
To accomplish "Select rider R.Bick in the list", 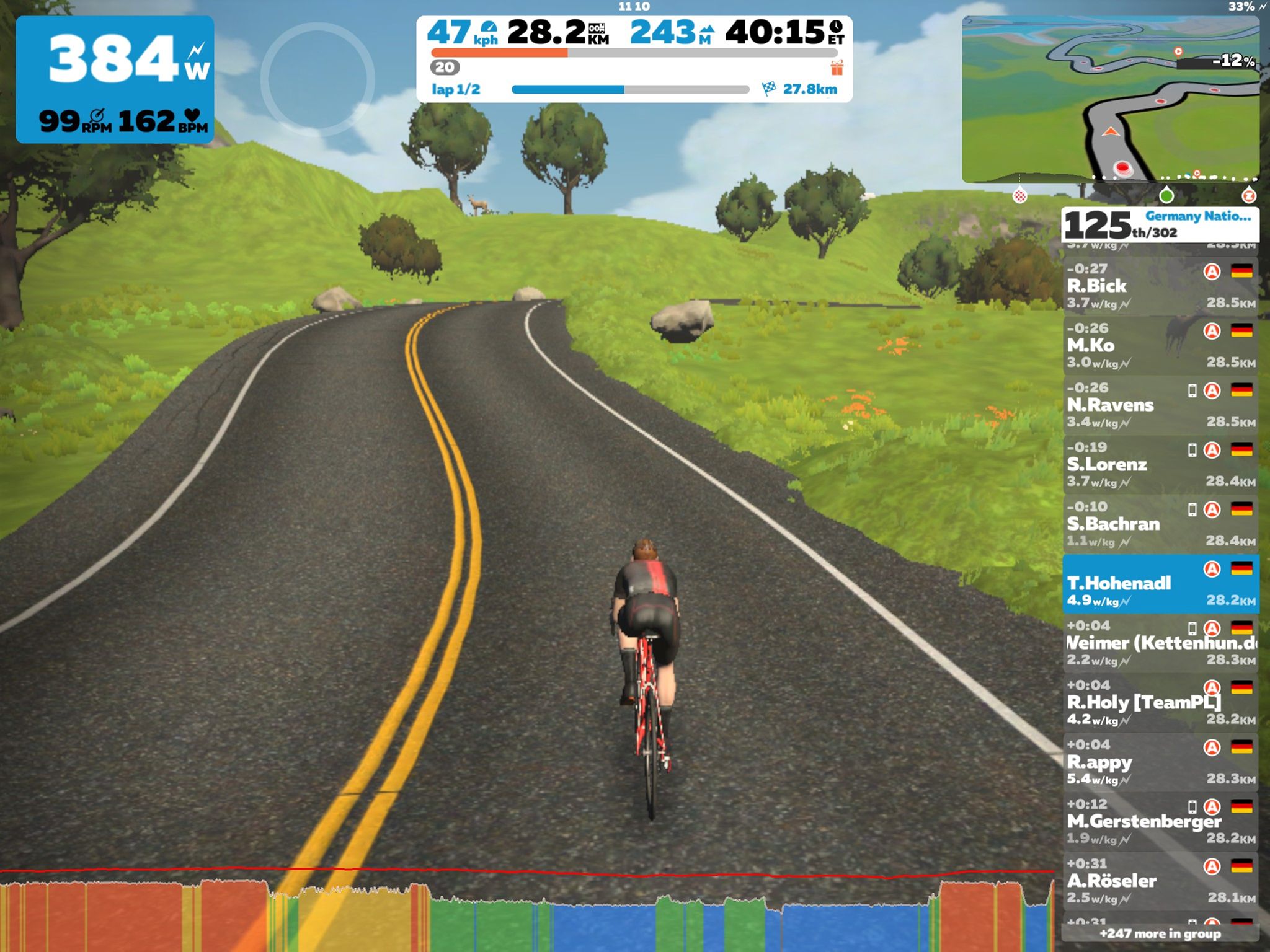I will click(x=1160, y=286).
